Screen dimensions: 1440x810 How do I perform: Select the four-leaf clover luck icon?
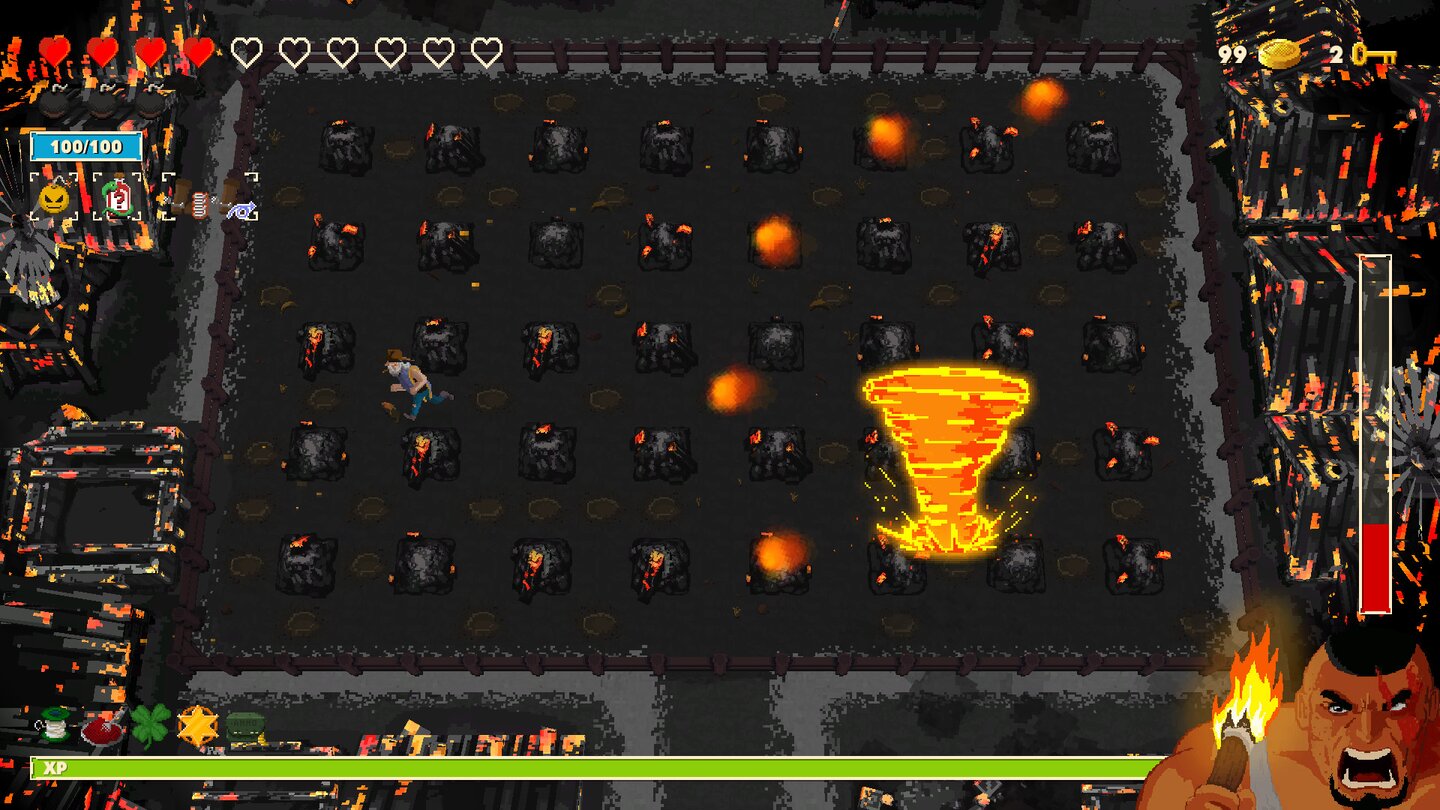pos(150,725)
